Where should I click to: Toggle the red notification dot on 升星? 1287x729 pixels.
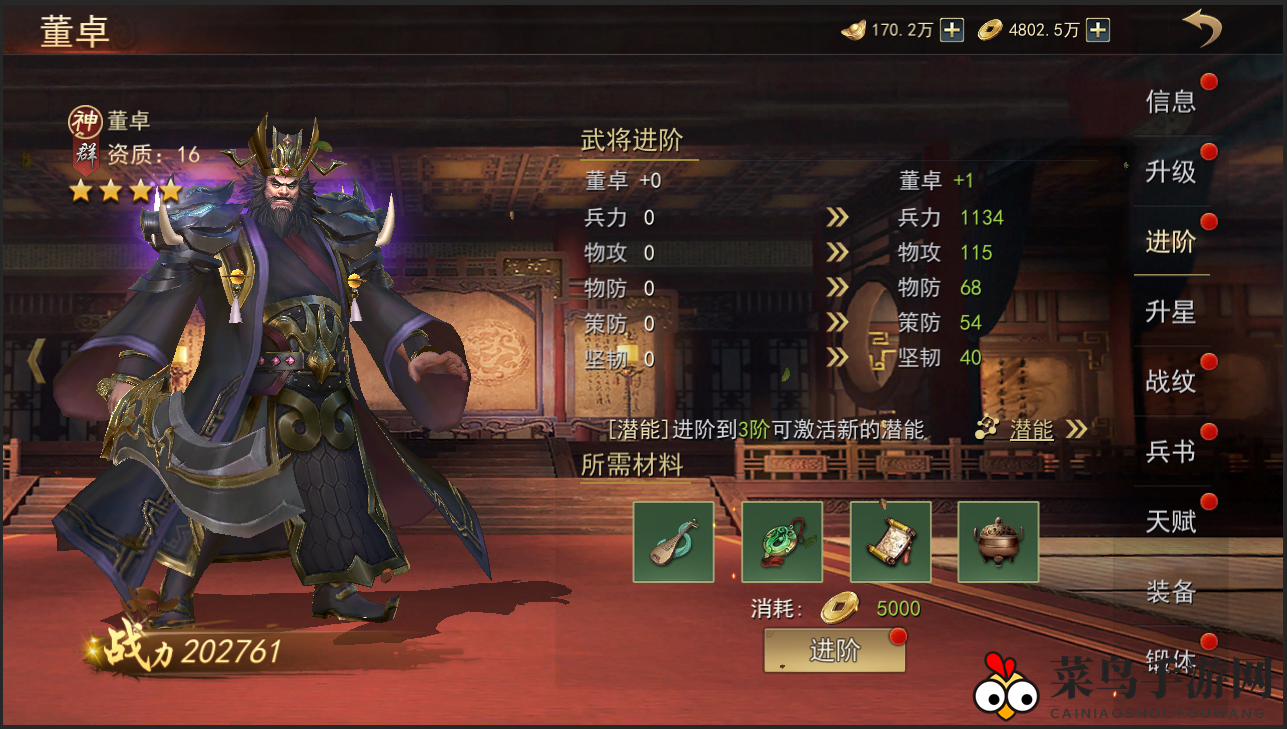point(1209,296)
